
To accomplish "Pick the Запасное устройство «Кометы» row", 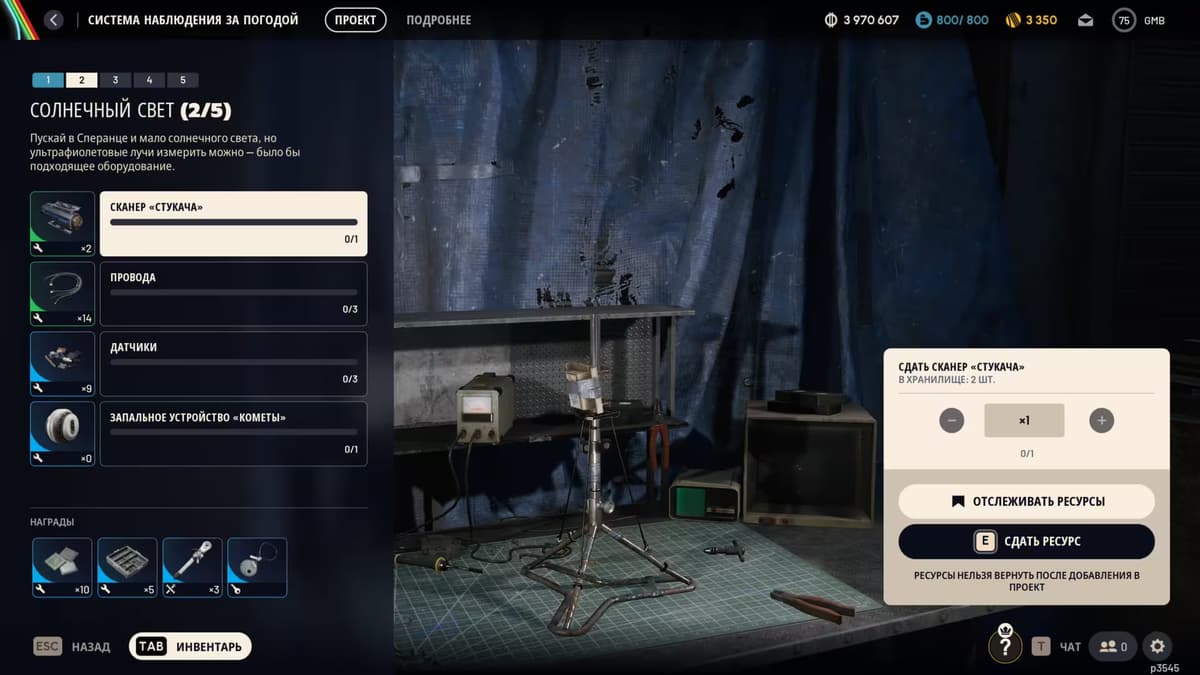I will pos(233,434).
